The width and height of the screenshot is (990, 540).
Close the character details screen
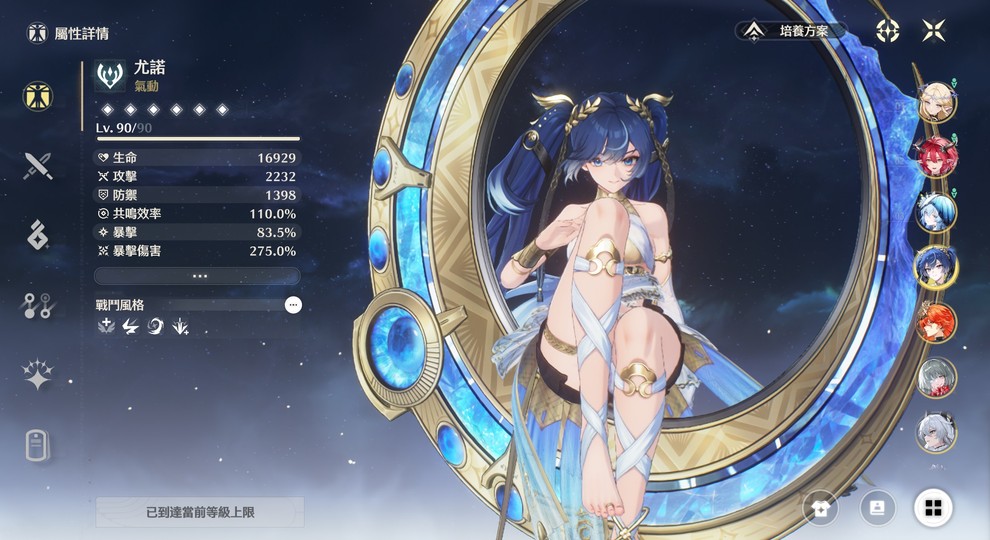pos(933,30)
